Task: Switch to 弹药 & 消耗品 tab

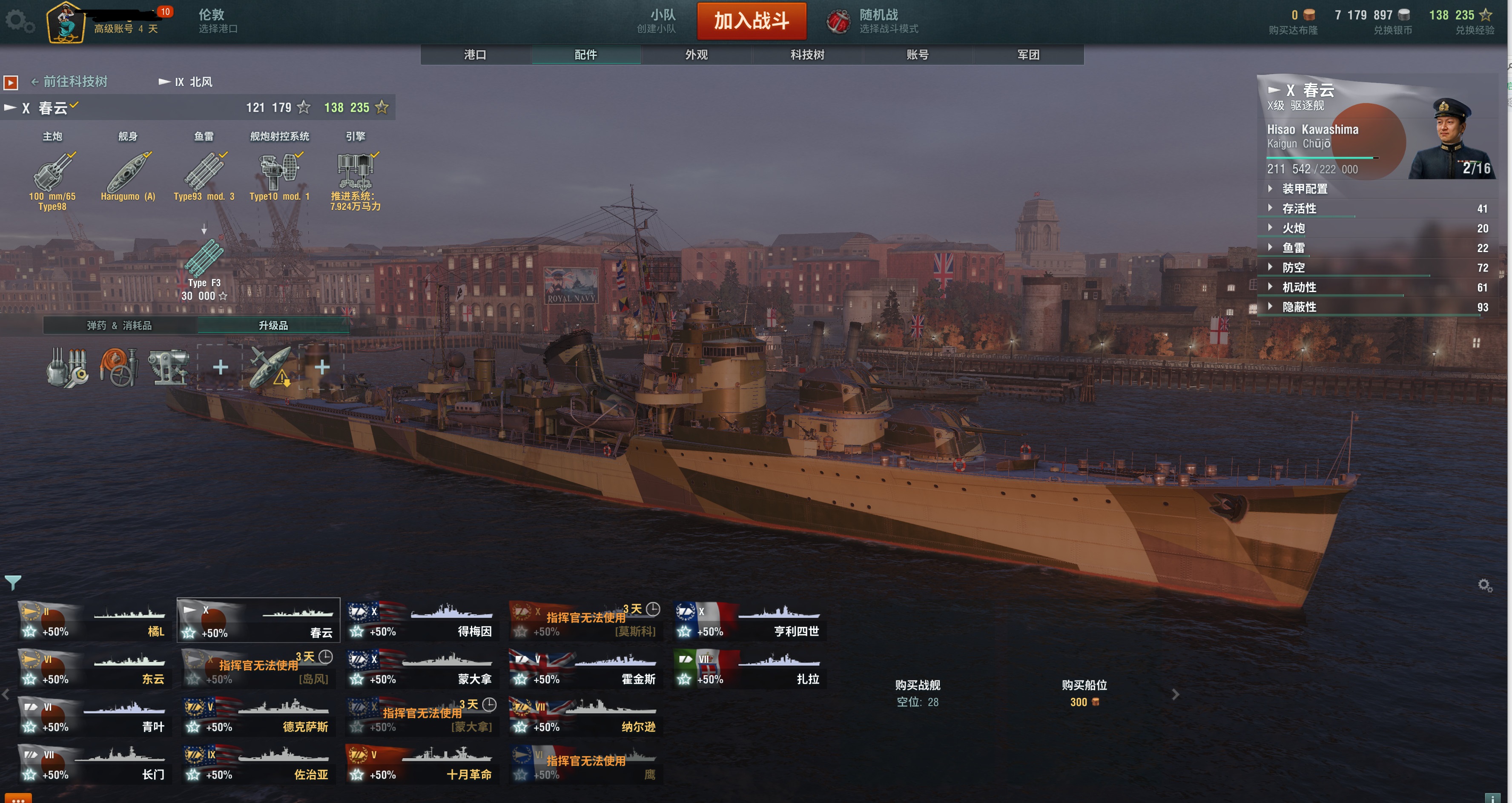Action: point(120,325)
